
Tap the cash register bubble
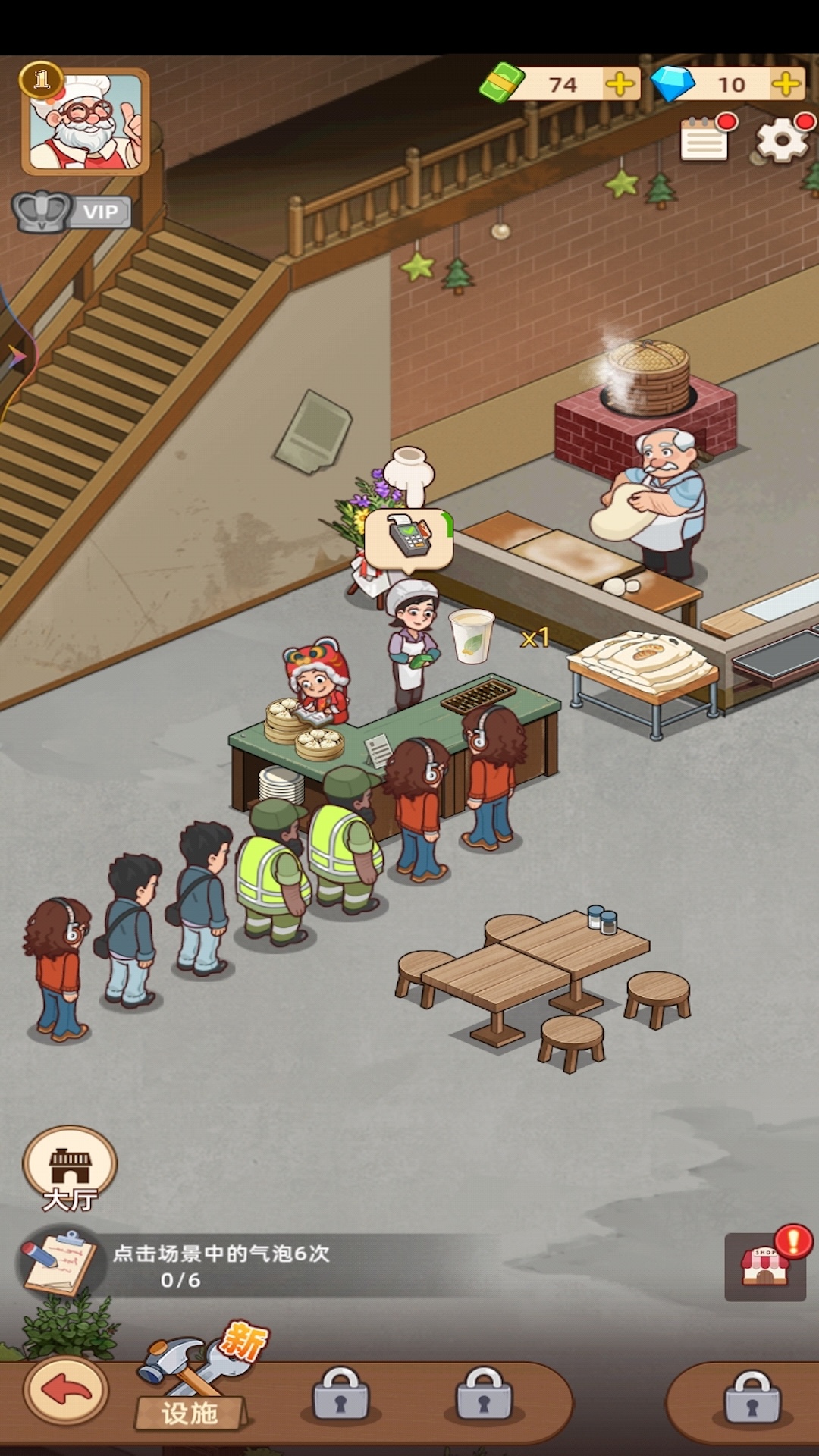tap(409, 538)
